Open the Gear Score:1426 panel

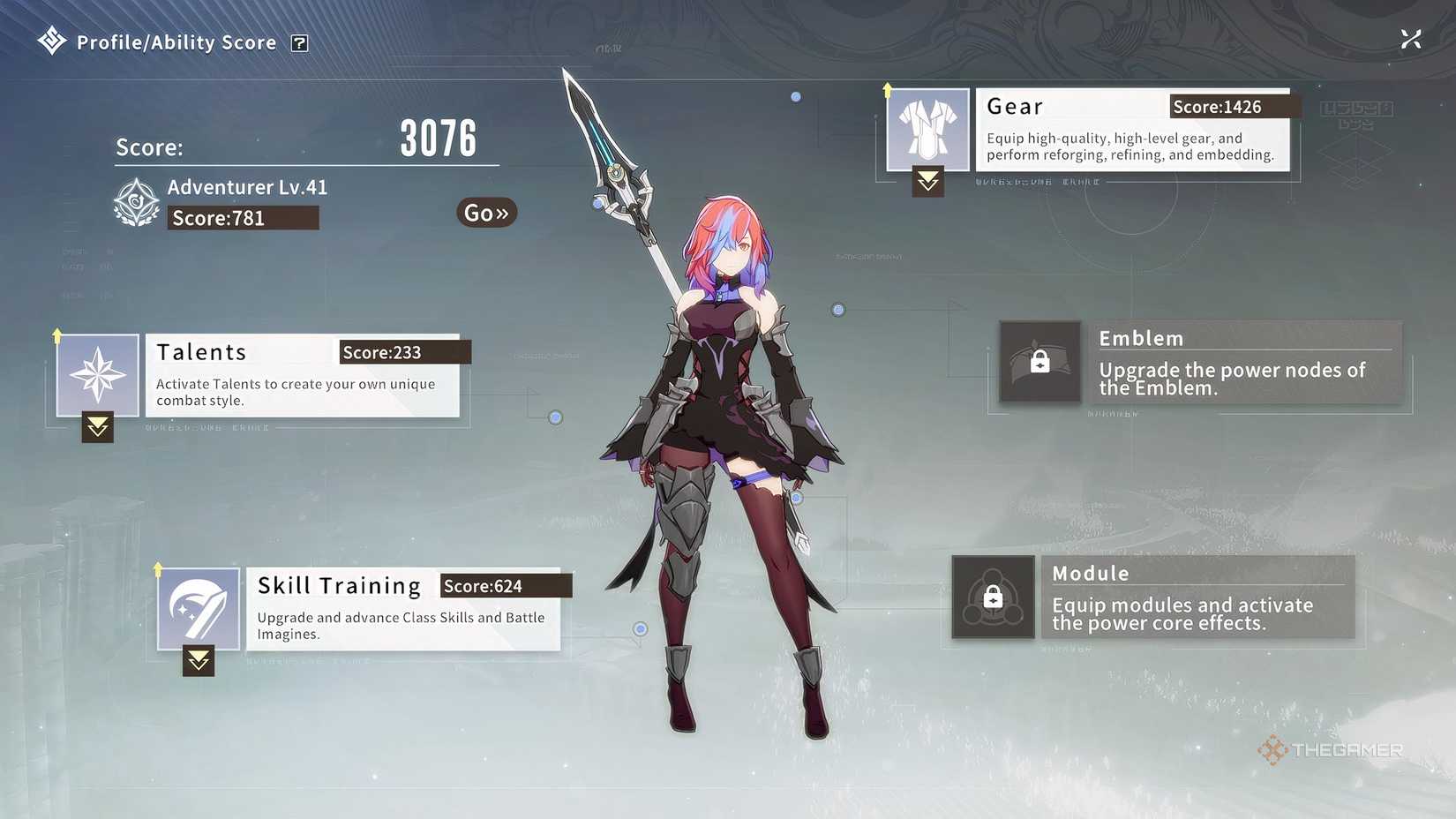coord(1134,130)
